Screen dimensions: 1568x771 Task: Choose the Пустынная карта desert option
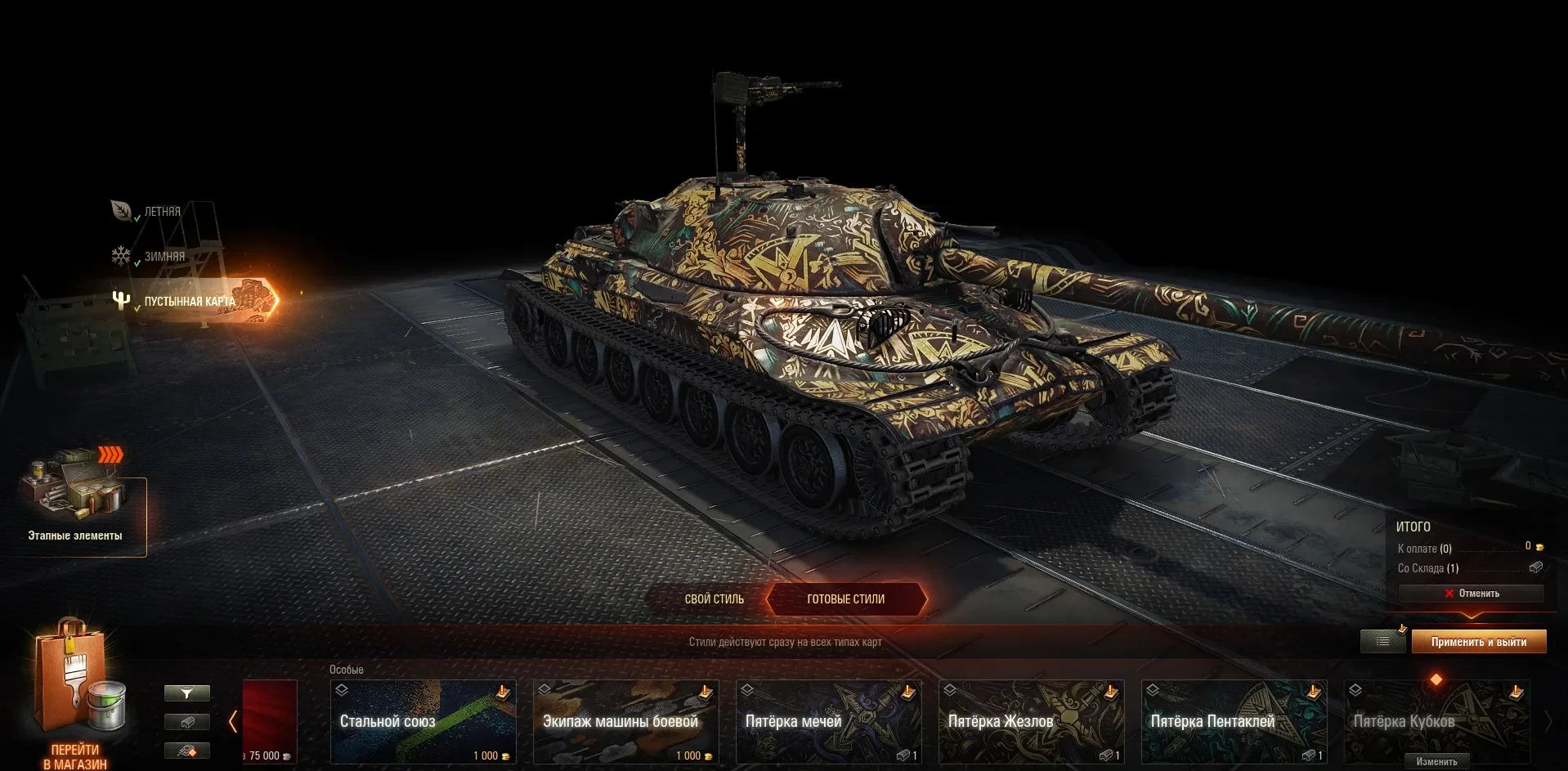tap(189, 302)
